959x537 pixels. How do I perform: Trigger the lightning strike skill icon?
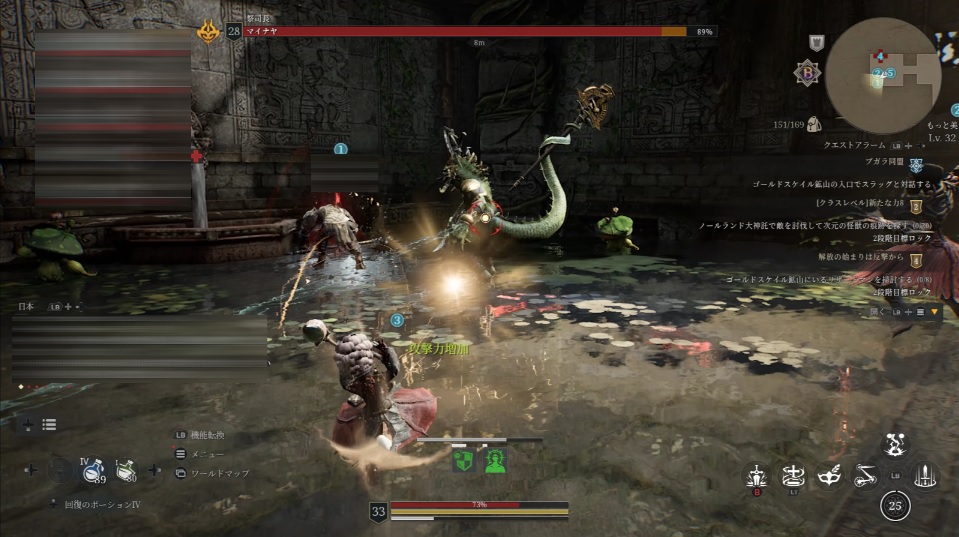[x=895, y=445]
